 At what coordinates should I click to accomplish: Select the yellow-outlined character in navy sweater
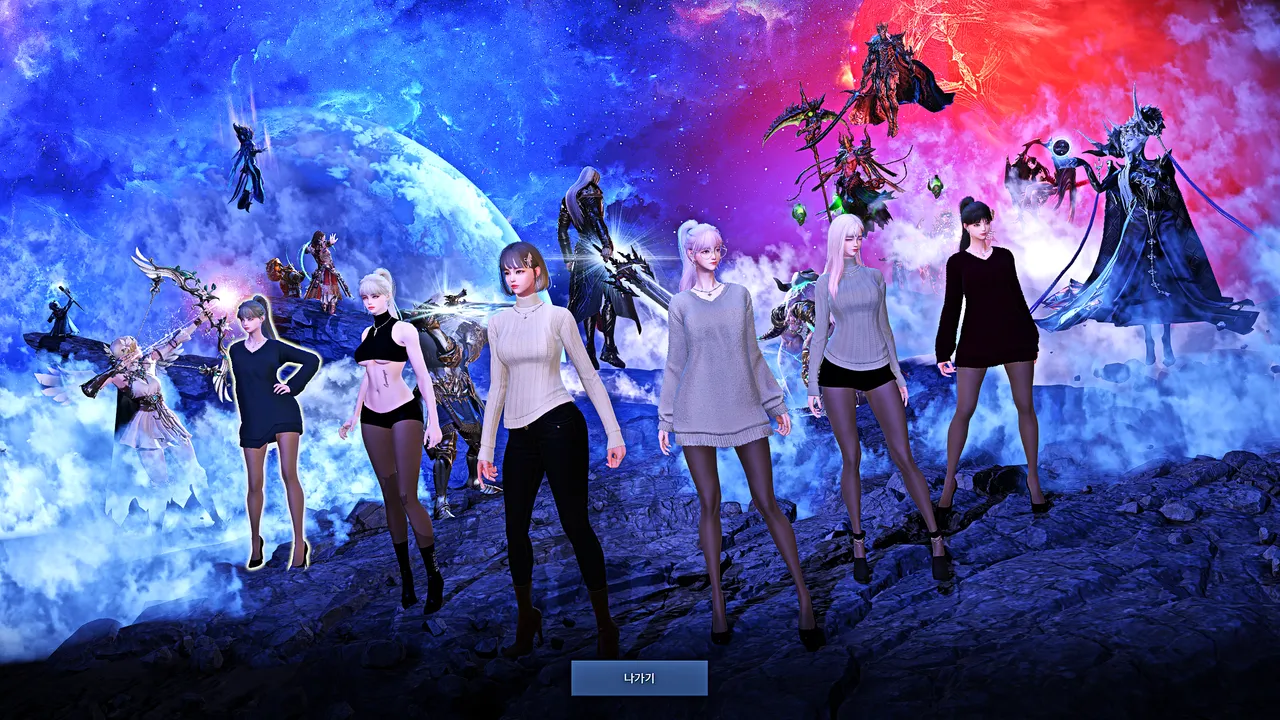pyautogui.click(x=268, y=400)
